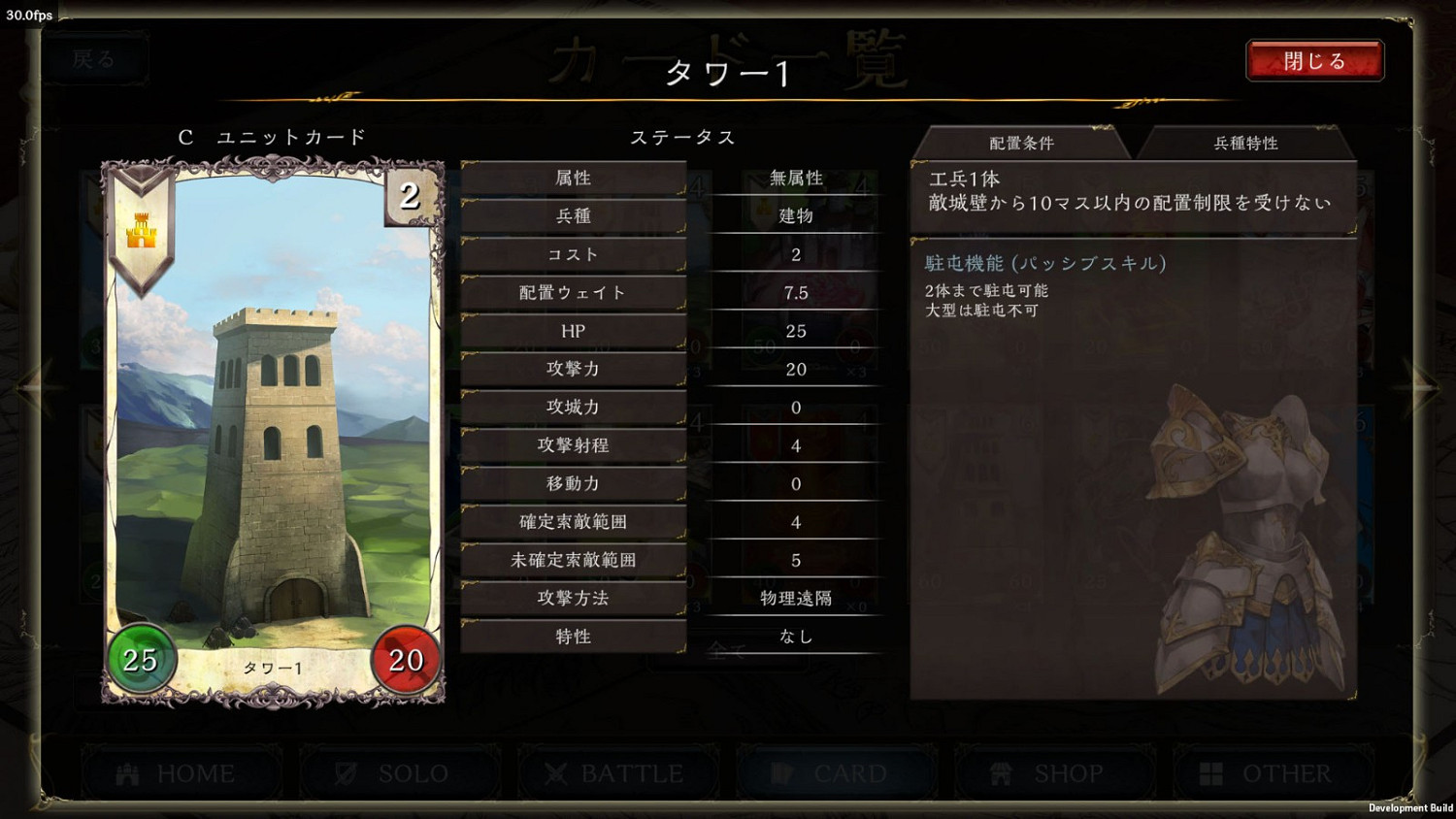Click the 特性 stat row showing なし
Image resolution: width=1456 pixels, height=819 pixels.
[574, 637]
